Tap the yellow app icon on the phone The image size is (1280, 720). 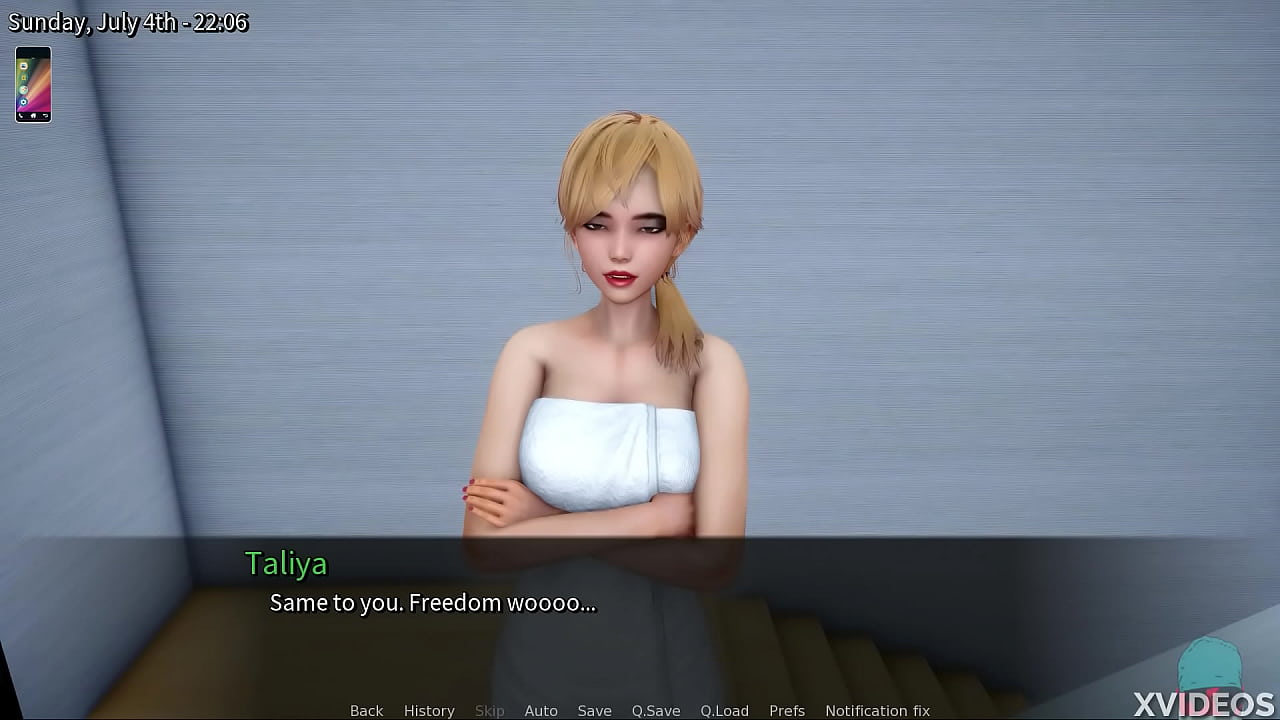[23, 78]
